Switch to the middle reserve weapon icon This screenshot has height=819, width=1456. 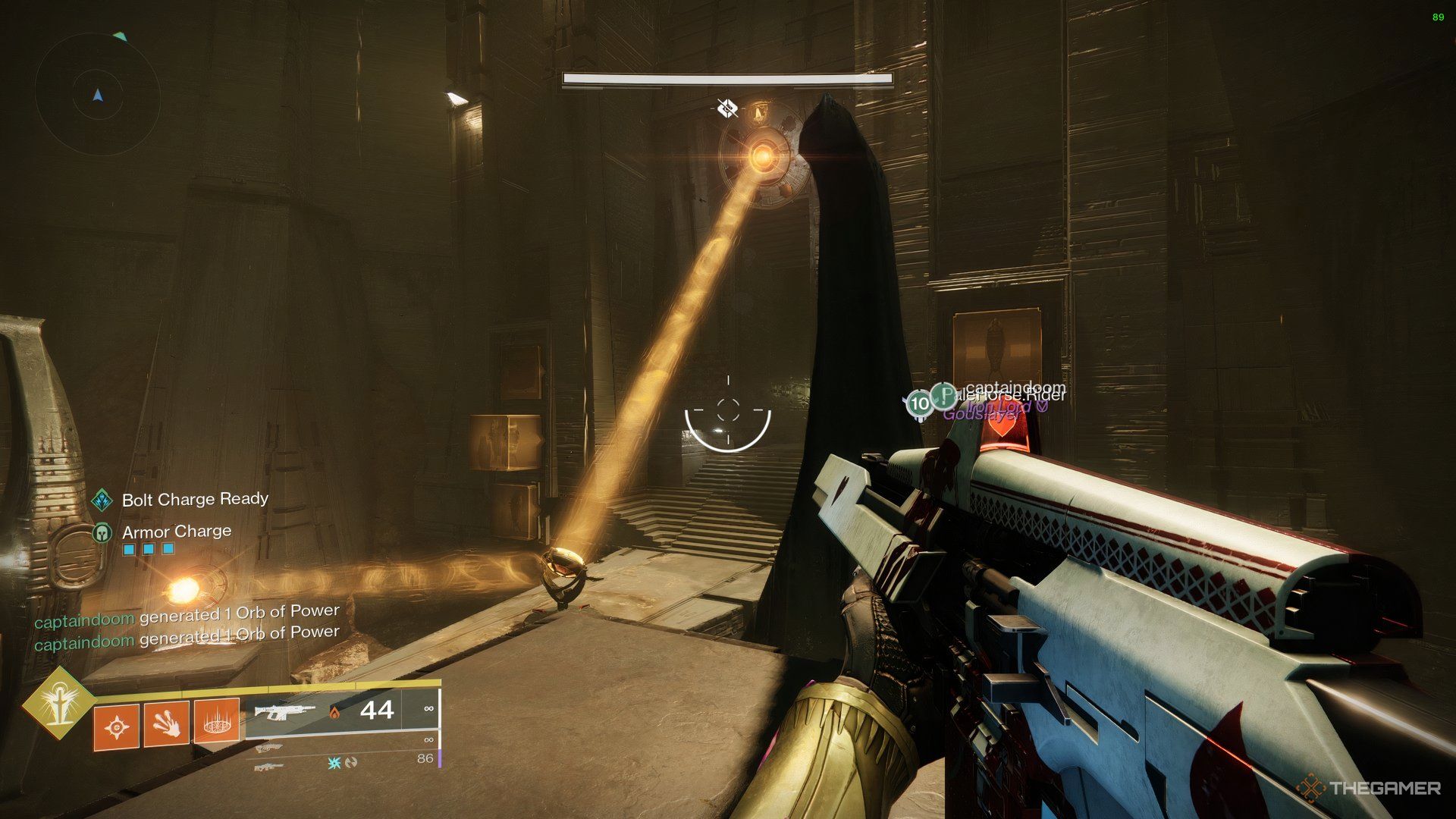[x=268, y=748]
